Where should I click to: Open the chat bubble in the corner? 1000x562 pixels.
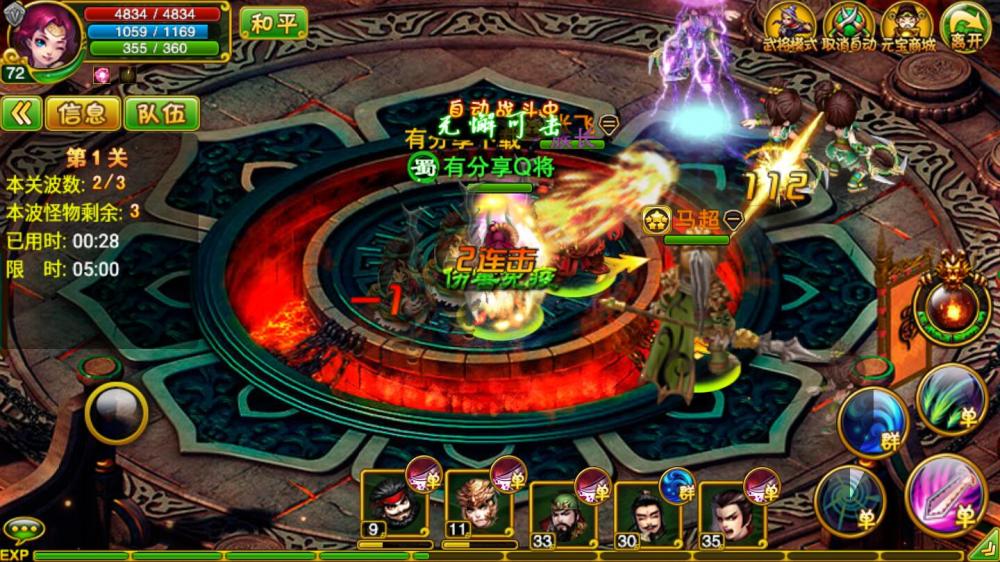22,529
